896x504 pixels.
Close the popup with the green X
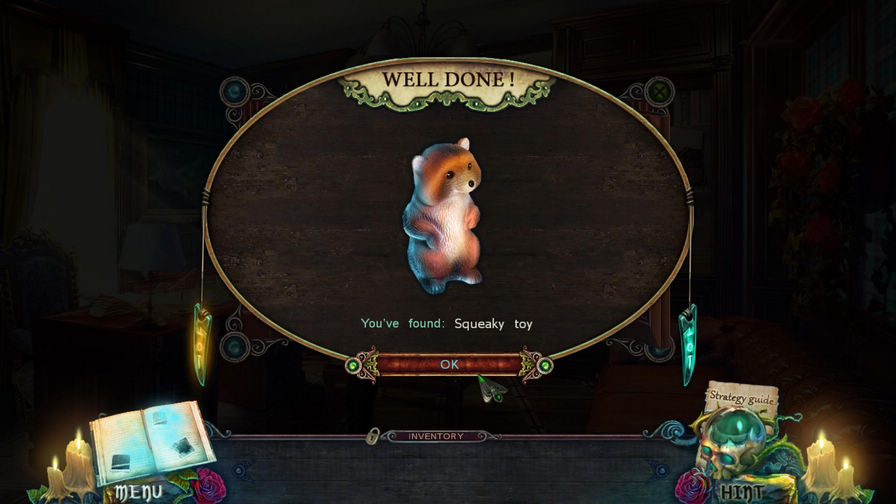(x=659, y=92)
